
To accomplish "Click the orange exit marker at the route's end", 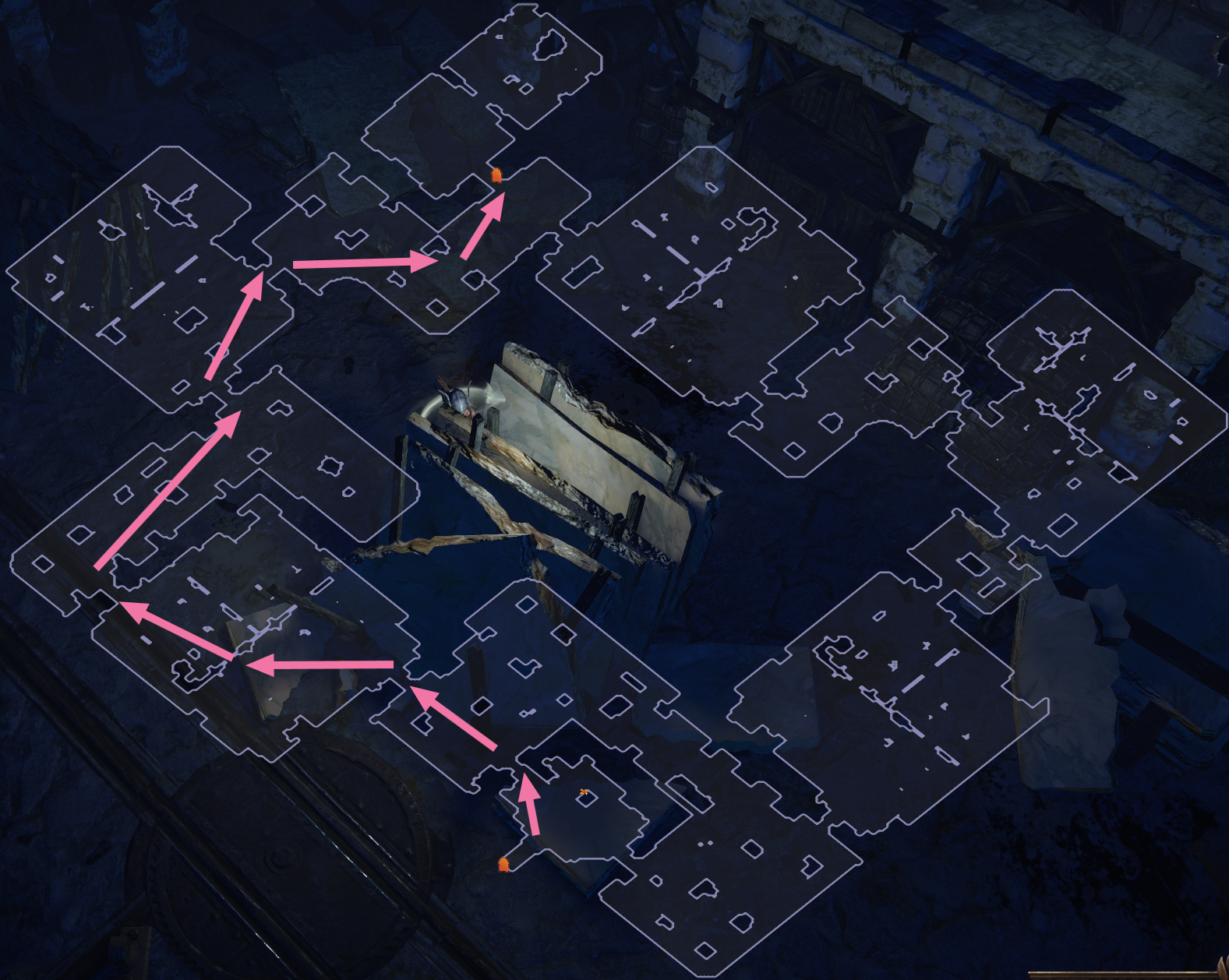I will point(497,174).
